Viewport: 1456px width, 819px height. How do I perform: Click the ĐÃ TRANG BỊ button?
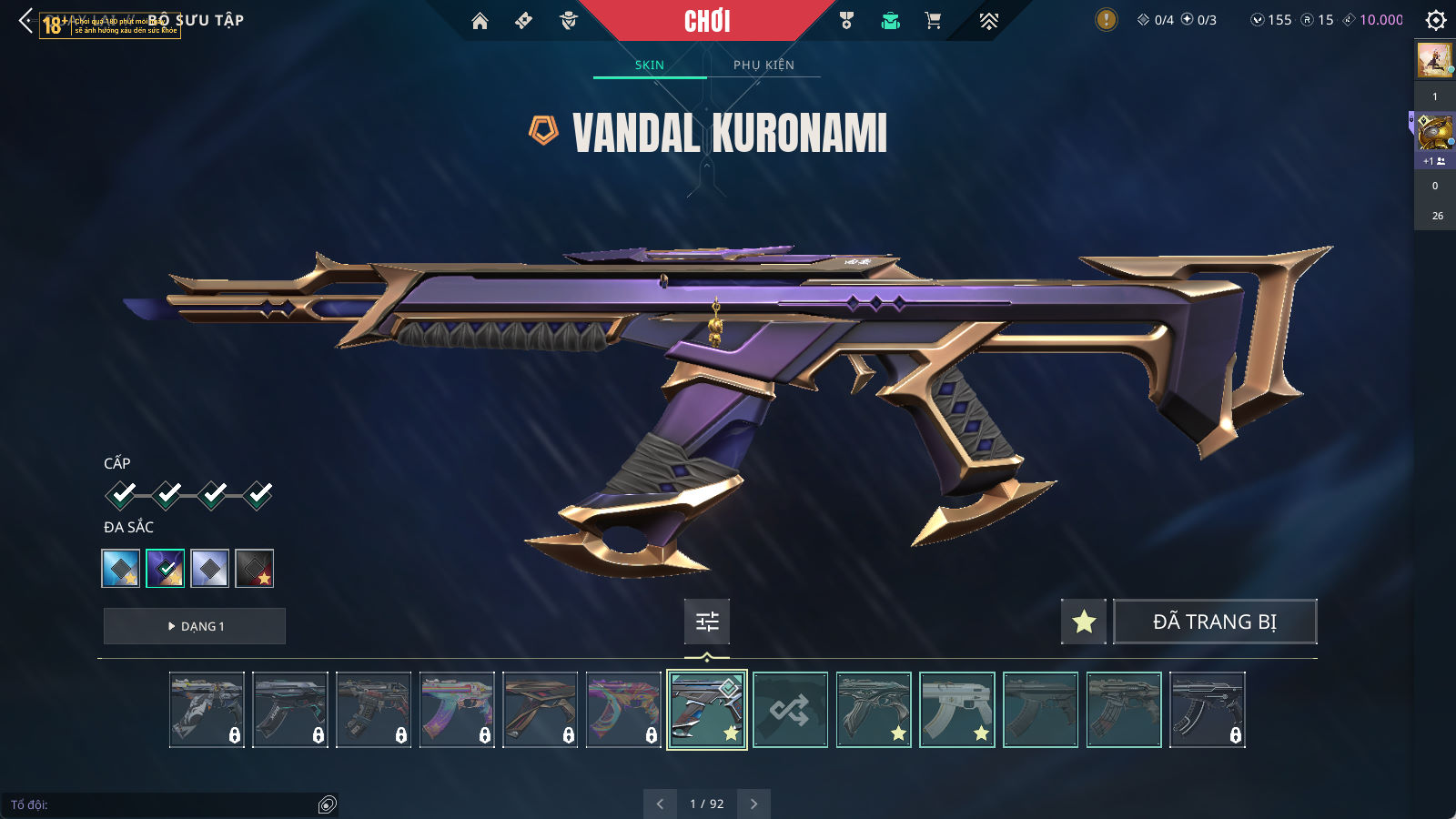coord(1215,622)
